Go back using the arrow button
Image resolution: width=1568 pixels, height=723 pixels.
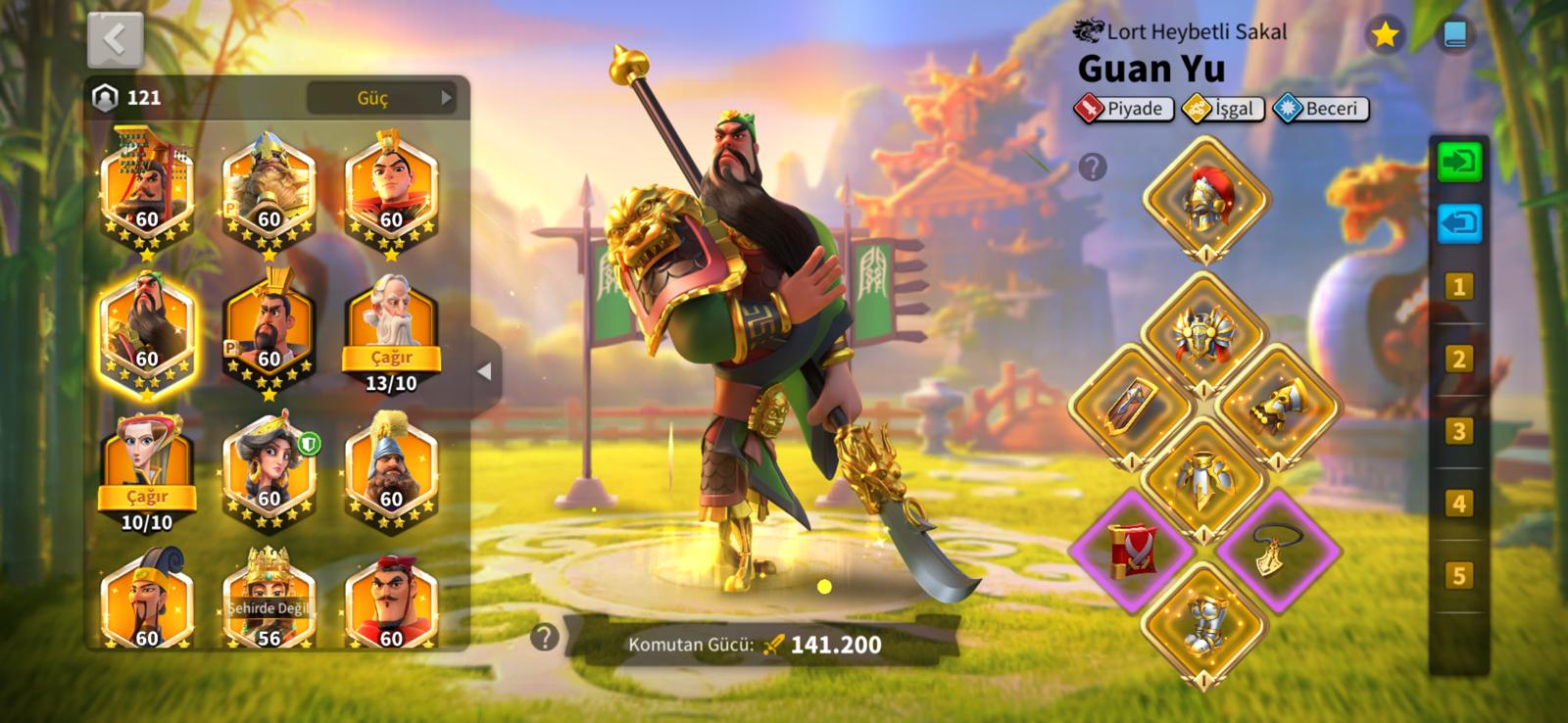[115, 40]
